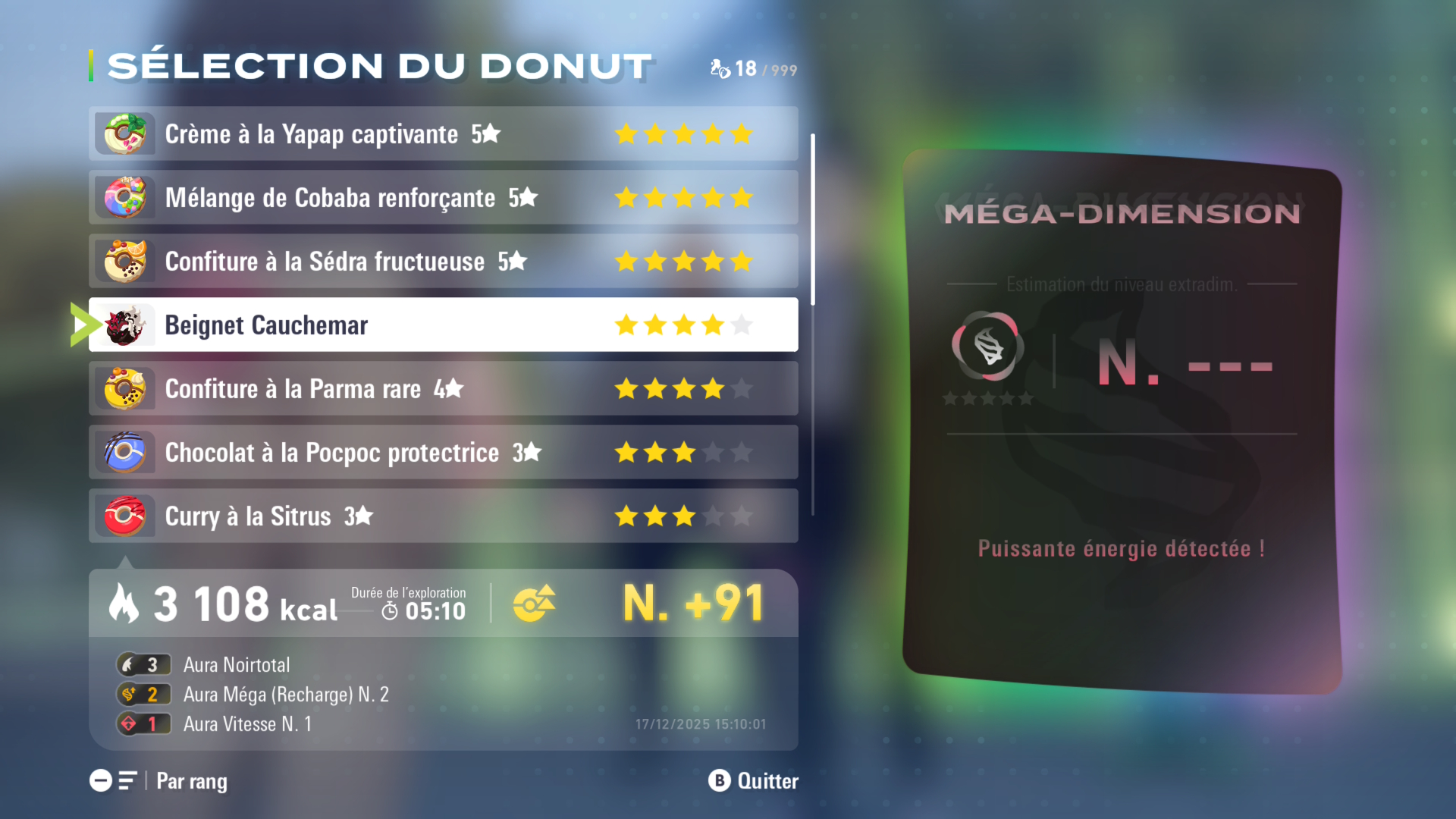Click the donut list scrollbar

813,220
